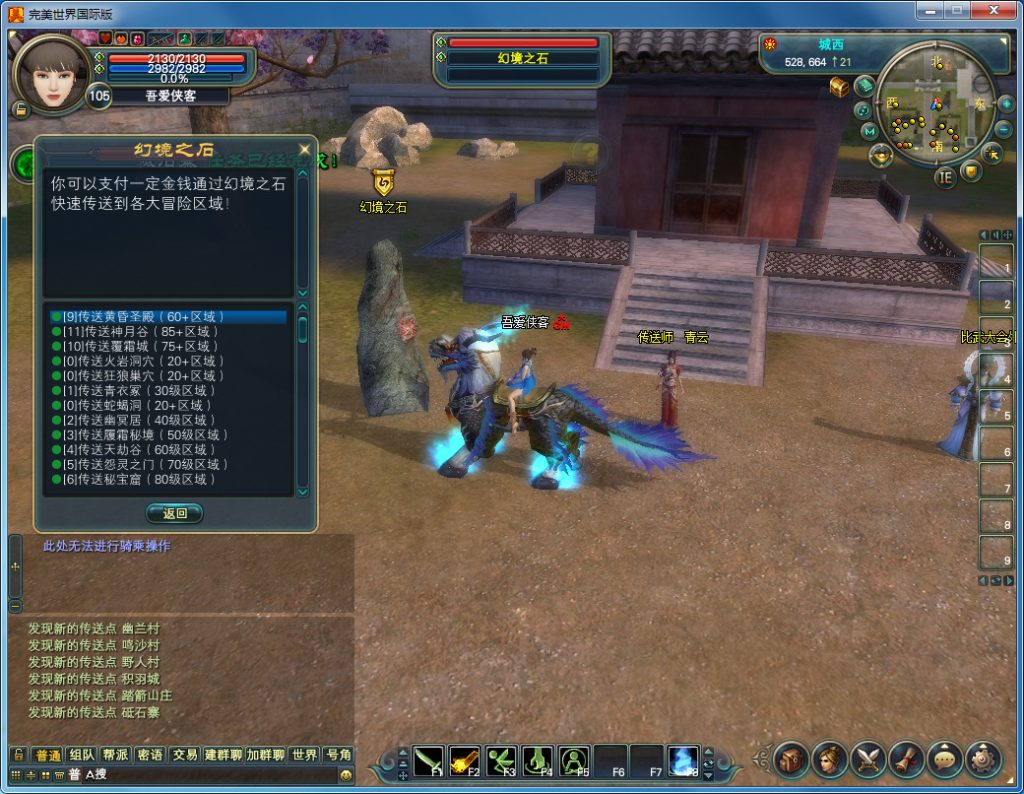This screenshot has height=794, width=1024.
Task: Click the chat text input box
Action: tap(210, 775)
